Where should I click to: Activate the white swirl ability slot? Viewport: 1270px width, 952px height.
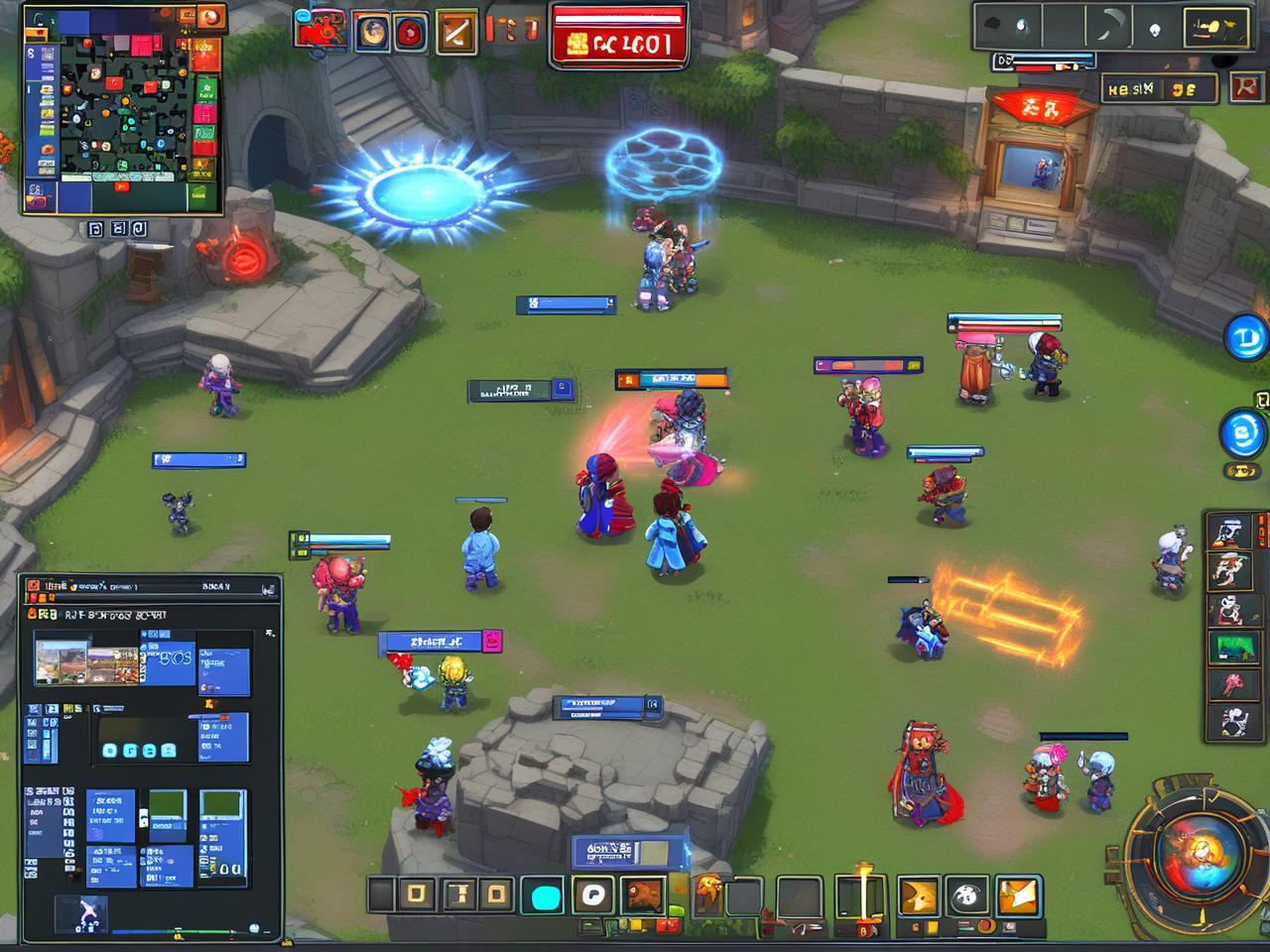coord(593,895)
